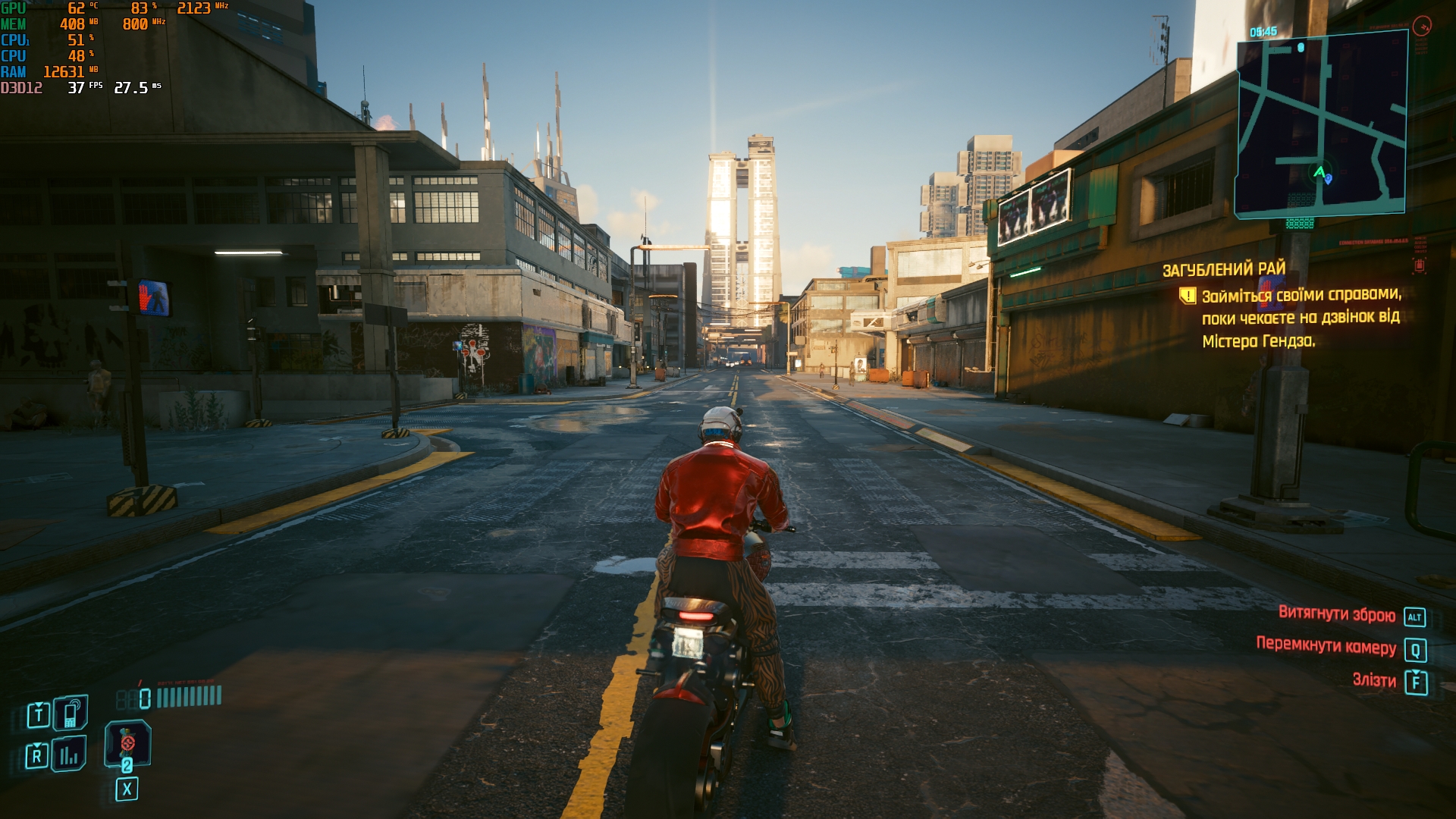Open the phone icon in the HUD
This screenshot has height=819, width=1456.
71,713
